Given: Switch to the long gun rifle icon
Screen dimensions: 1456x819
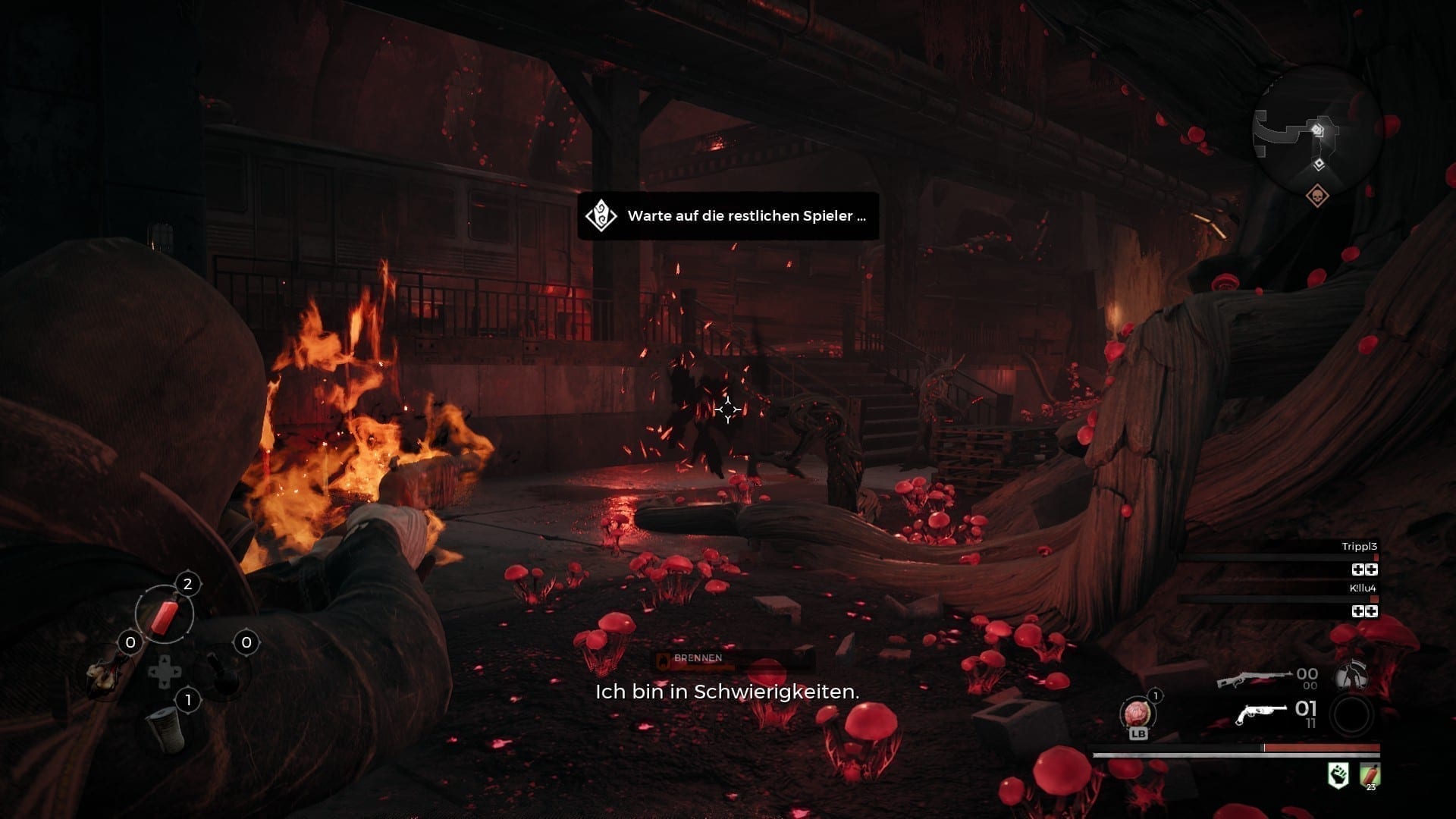Looking at the screenshot, I should (1254, 677).
